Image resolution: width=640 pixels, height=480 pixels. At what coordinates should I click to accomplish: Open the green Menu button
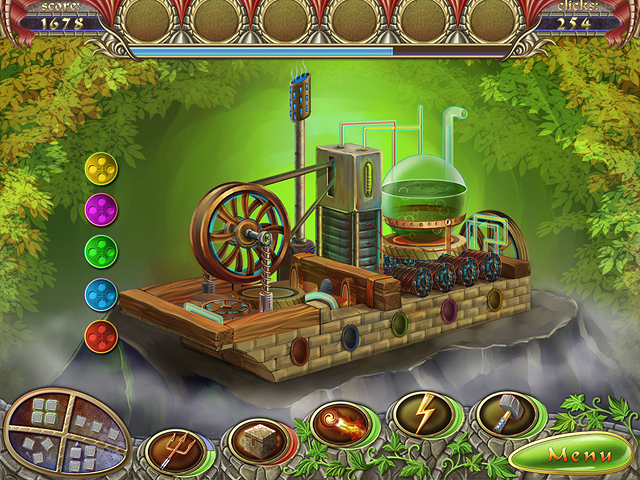point(578,455)
